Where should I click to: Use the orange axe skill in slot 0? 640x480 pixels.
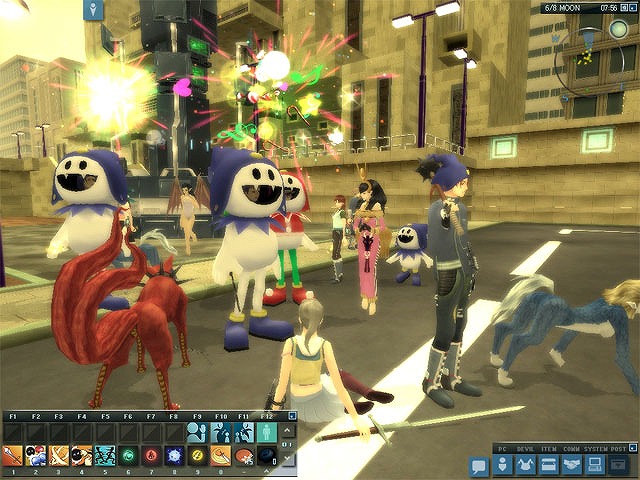point(220,456)
